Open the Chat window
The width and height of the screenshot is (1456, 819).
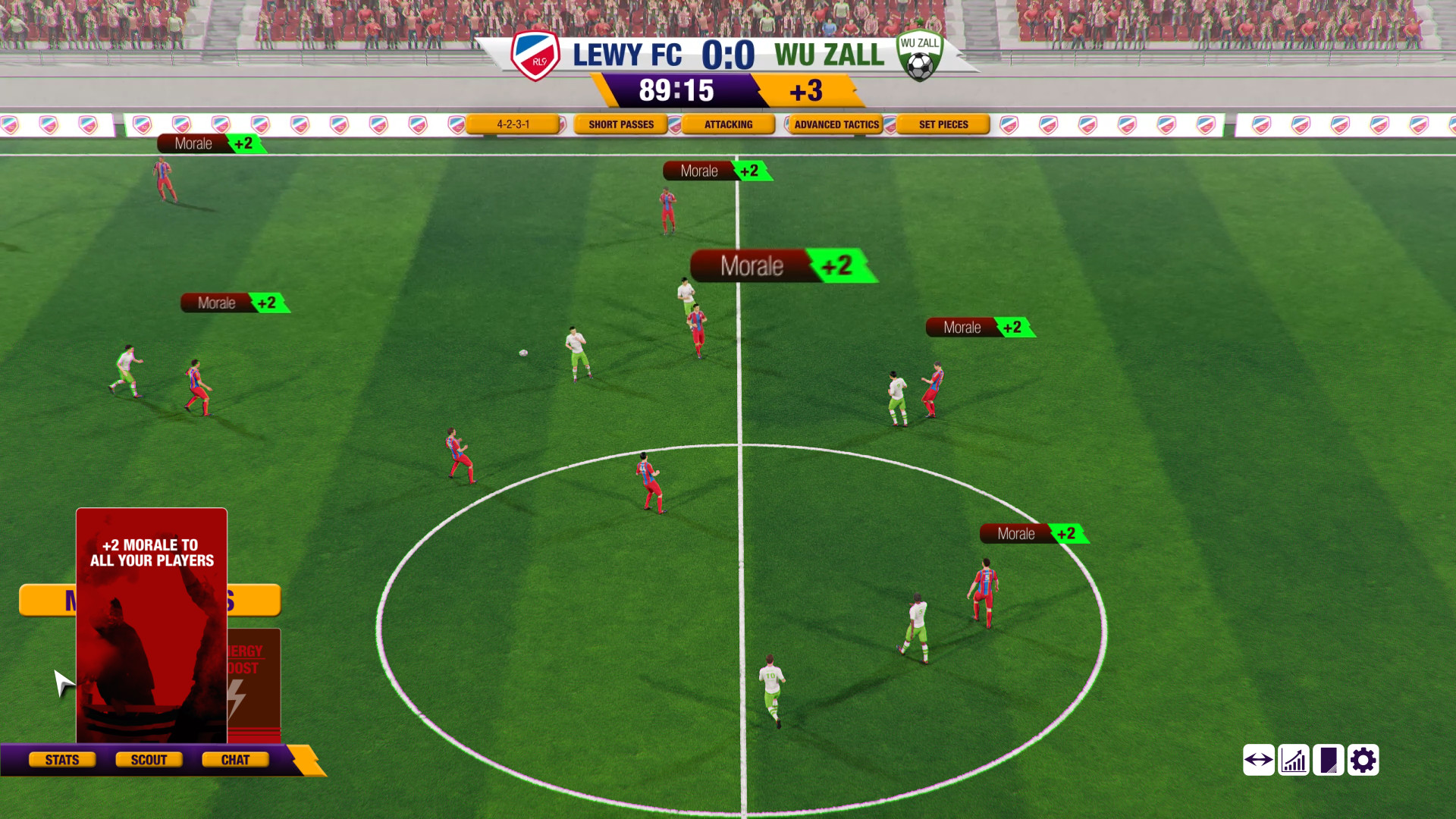pos(235,760)
